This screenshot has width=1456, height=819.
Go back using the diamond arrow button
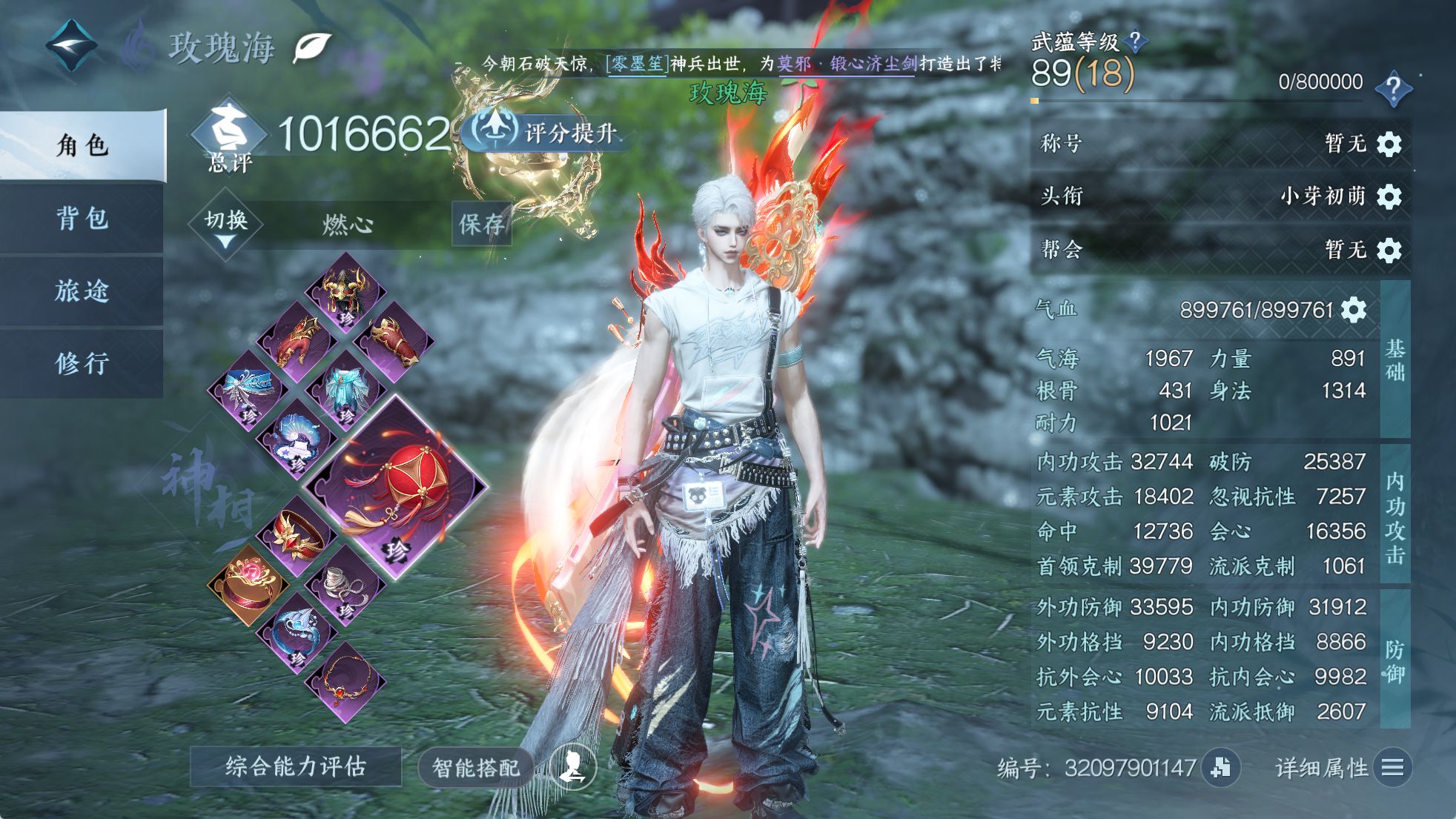[71, 46]
